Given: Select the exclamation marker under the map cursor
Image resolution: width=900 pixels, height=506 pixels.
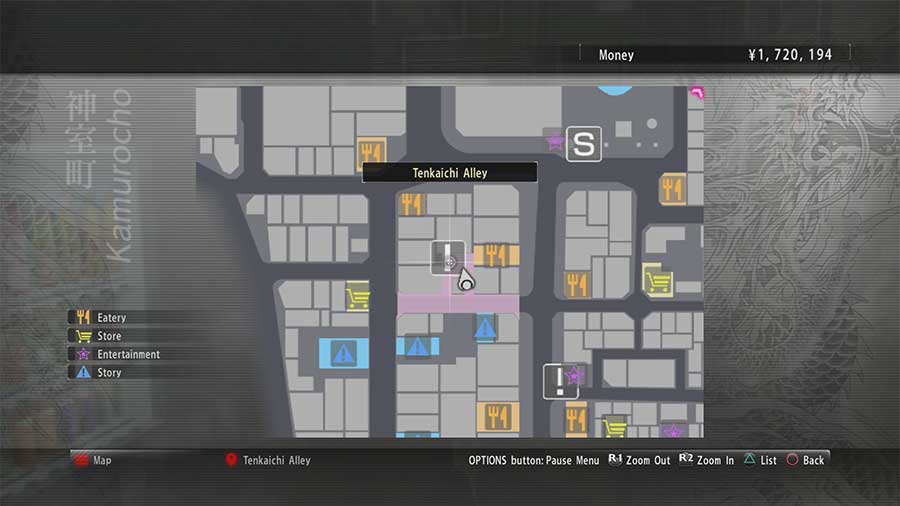Looking at the screenshot, I should (x=447, y=257).
